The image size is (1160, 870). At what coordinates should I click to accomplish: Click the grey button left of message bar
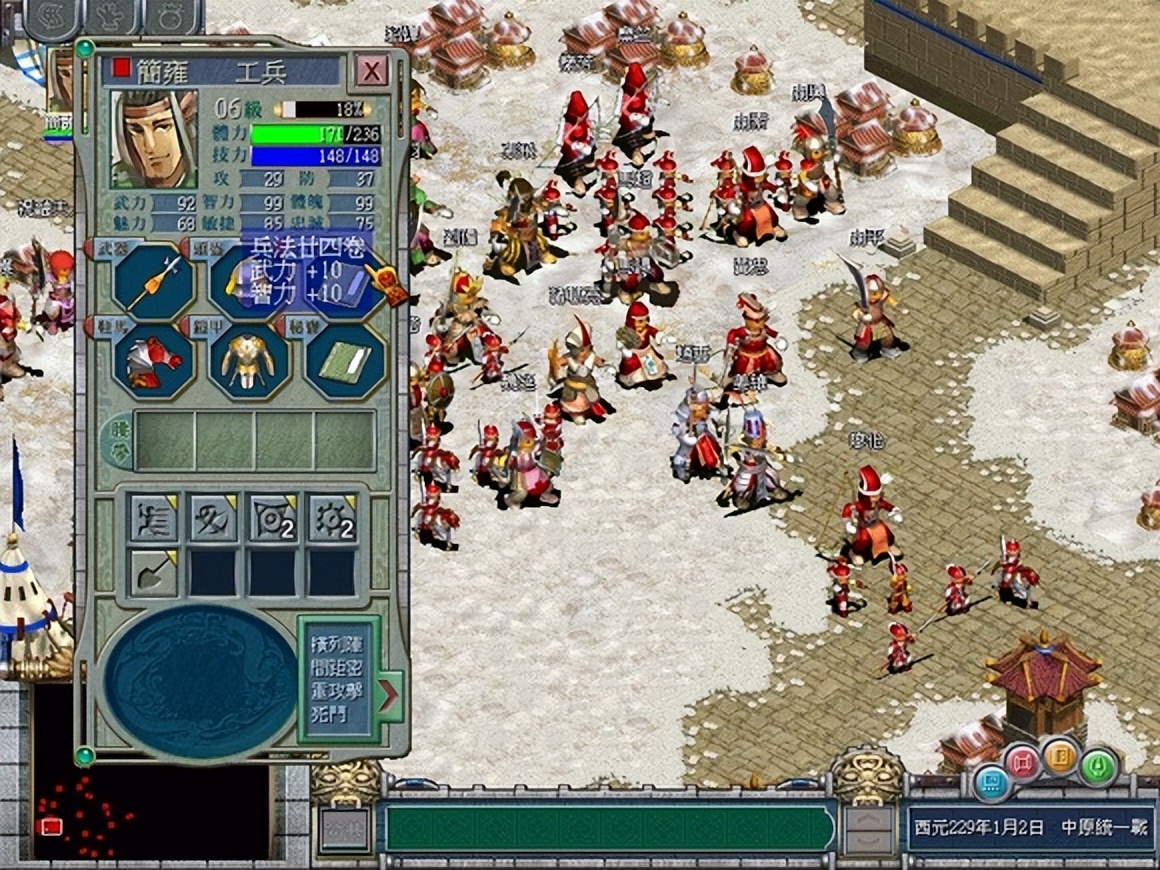(344, 829)
